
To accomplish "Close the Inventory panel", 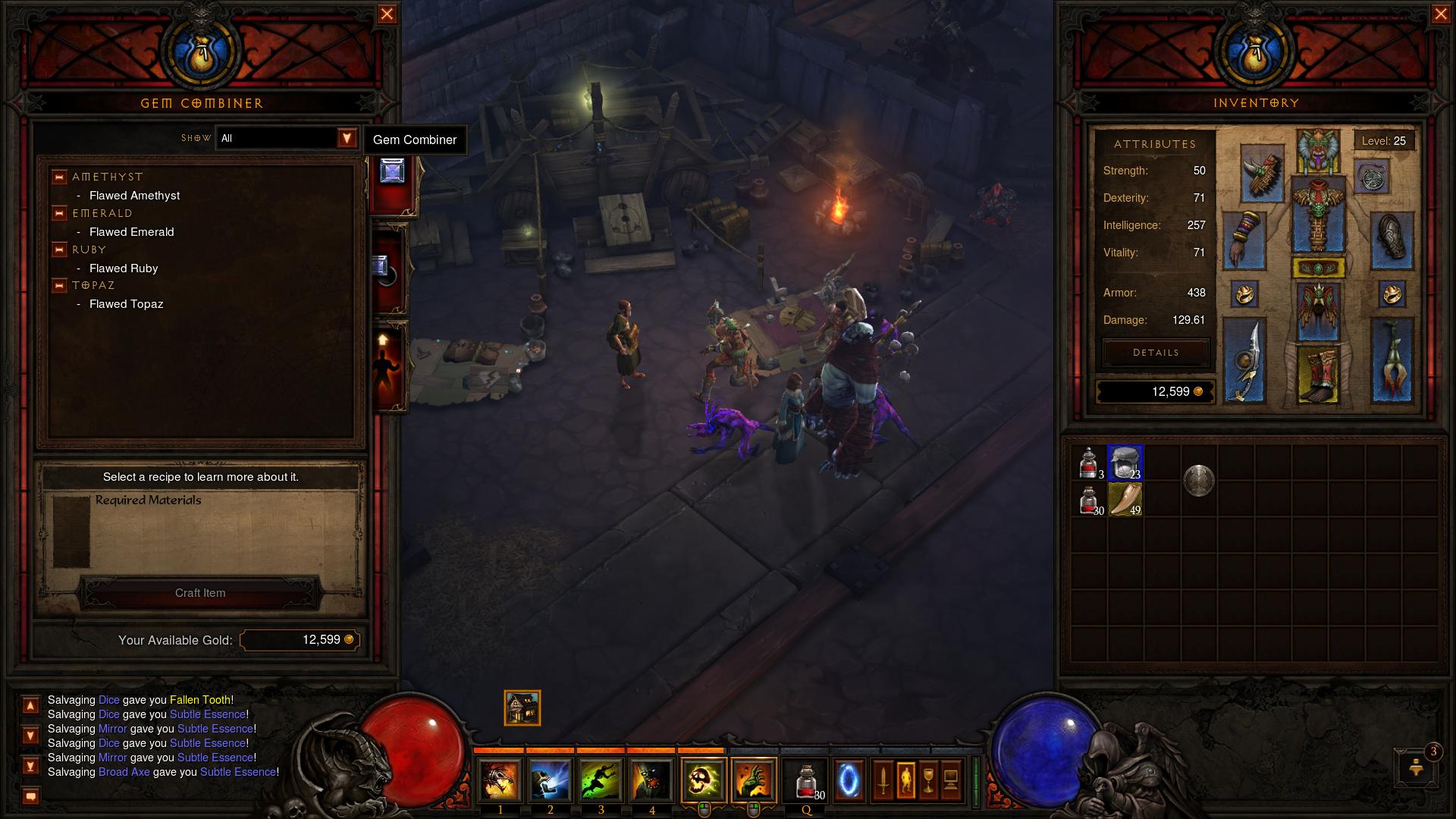I will [x=1440, y=14].
